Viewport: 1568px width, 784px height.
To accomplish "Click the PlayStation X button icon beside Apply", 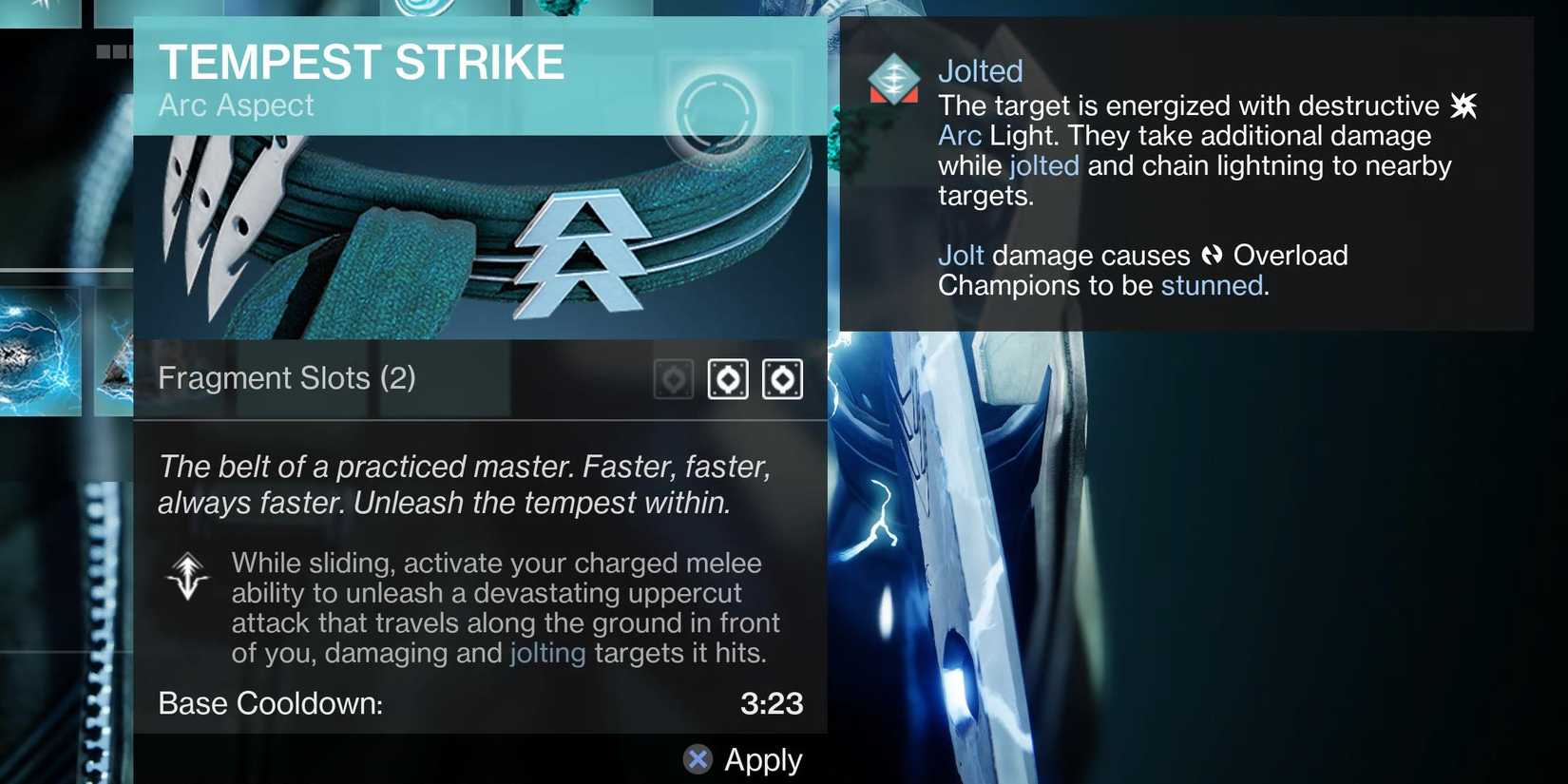I will pos(697,759).
